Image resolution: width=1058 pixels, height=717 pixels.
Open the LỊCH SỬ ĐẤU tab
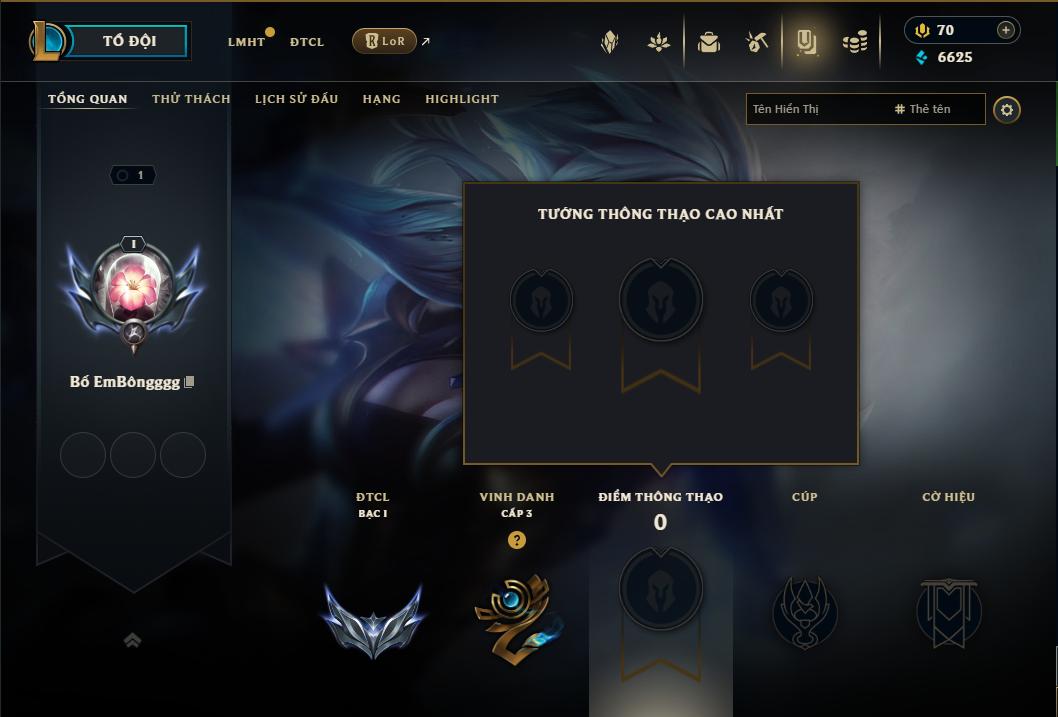[296, 99]
